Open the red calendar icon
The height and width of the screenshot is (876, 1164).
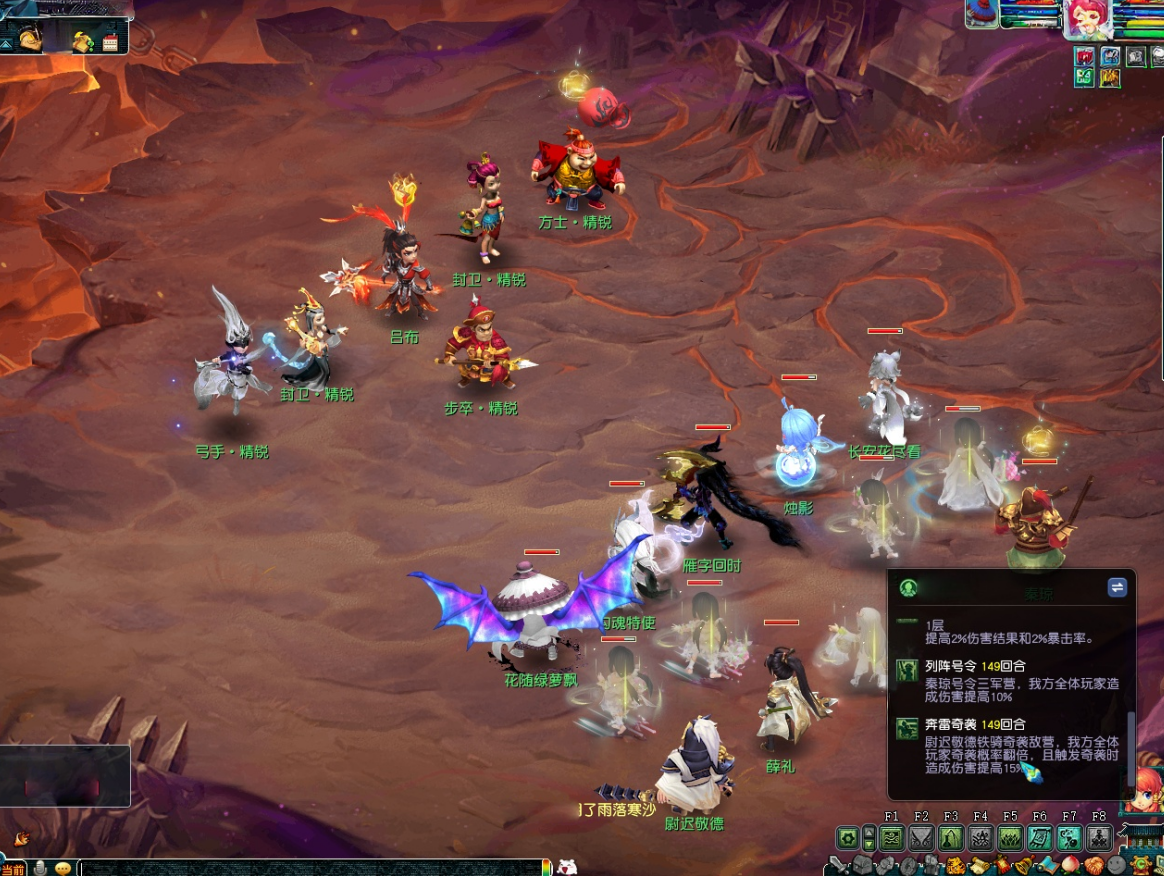pyautogui.click(x=110, y=42)
